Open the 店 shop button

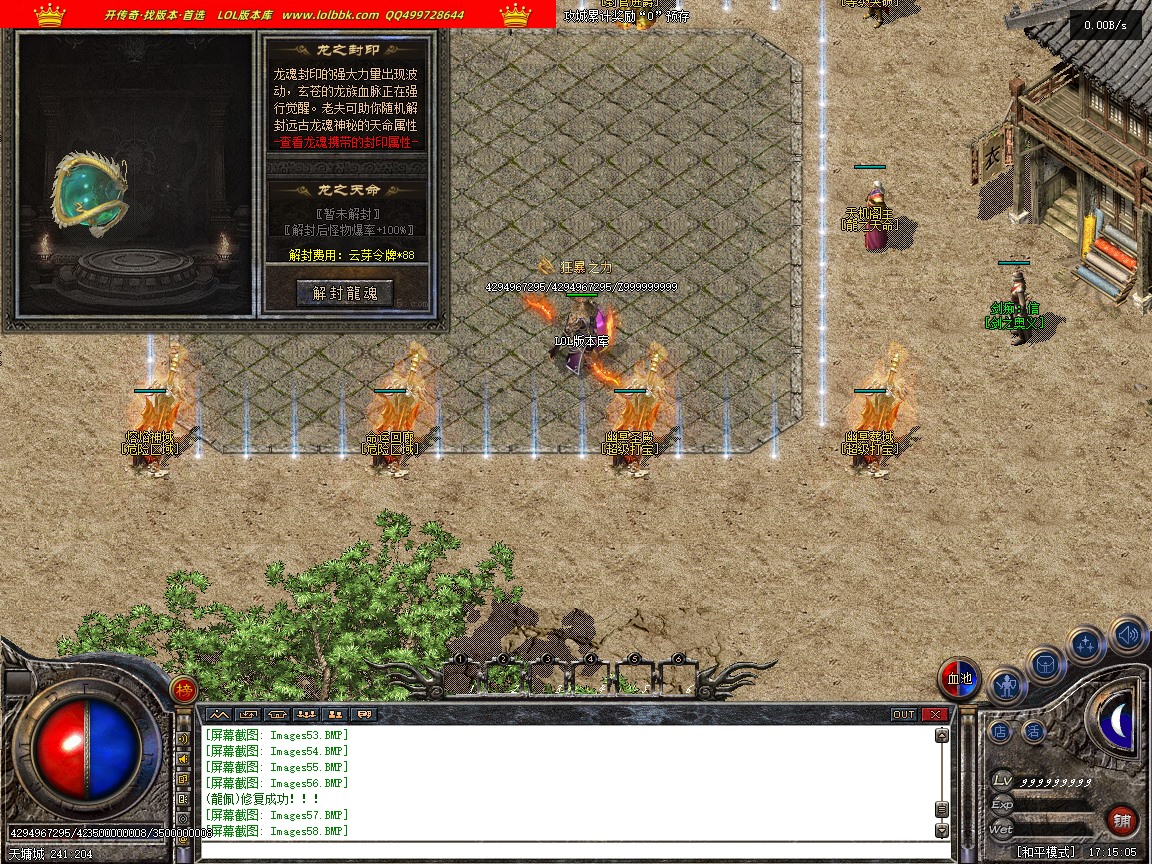point(1000,731)
